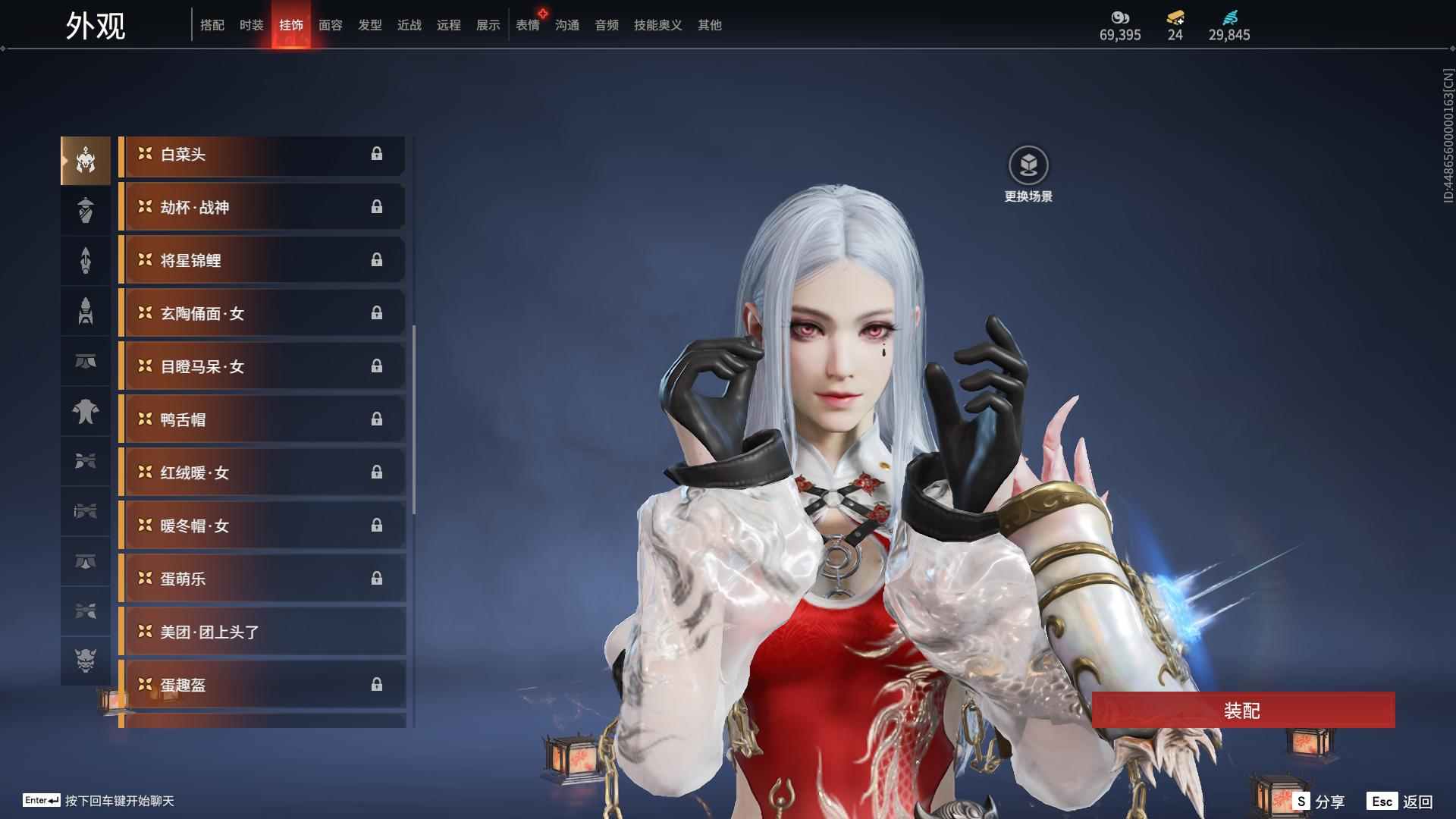The height and width of the screenshot is (819, 1456).
Task: Click the 分享 share button
Action: click(x=1319, y=801)
